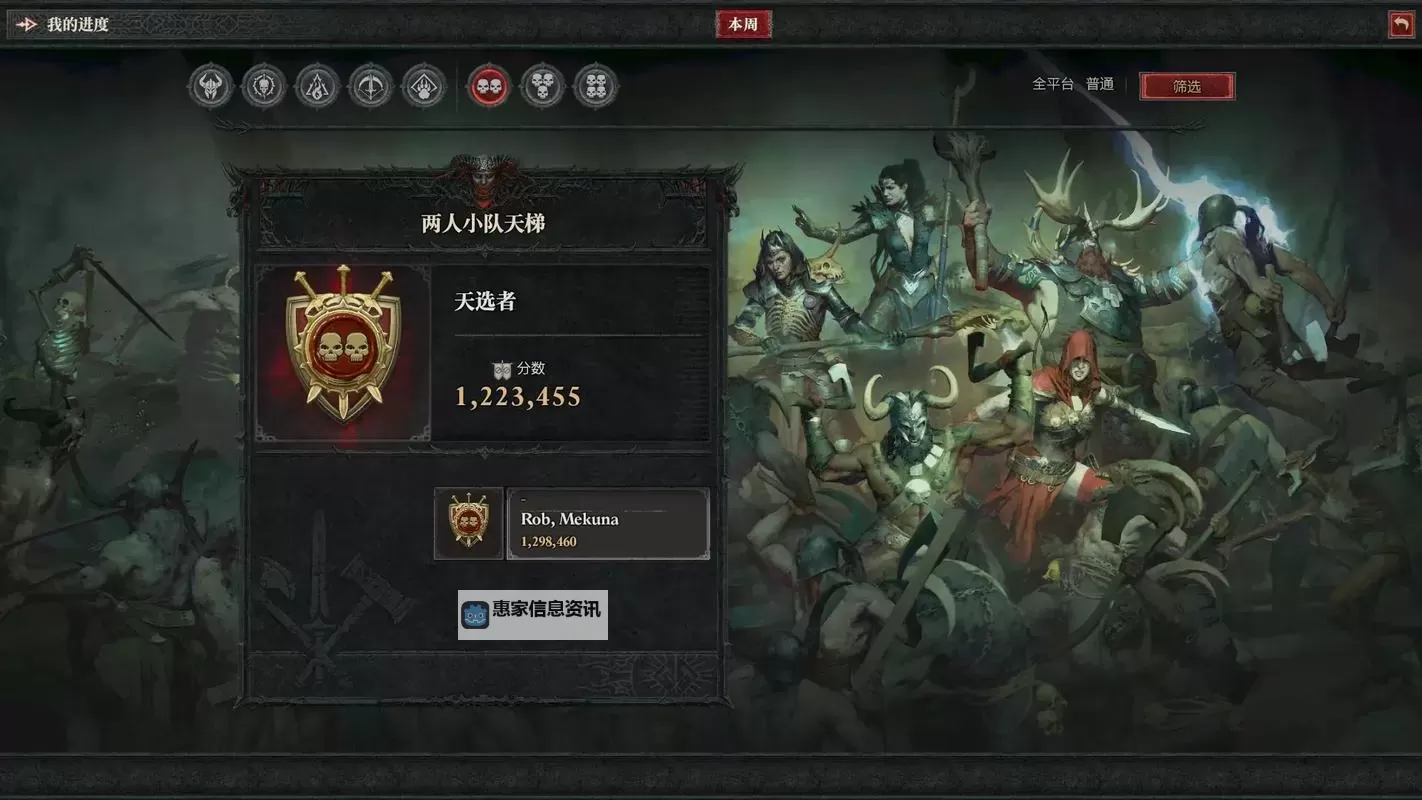
Task: Select the Rob, Mekuna leaderboard entry
Action: coord(607,524)
